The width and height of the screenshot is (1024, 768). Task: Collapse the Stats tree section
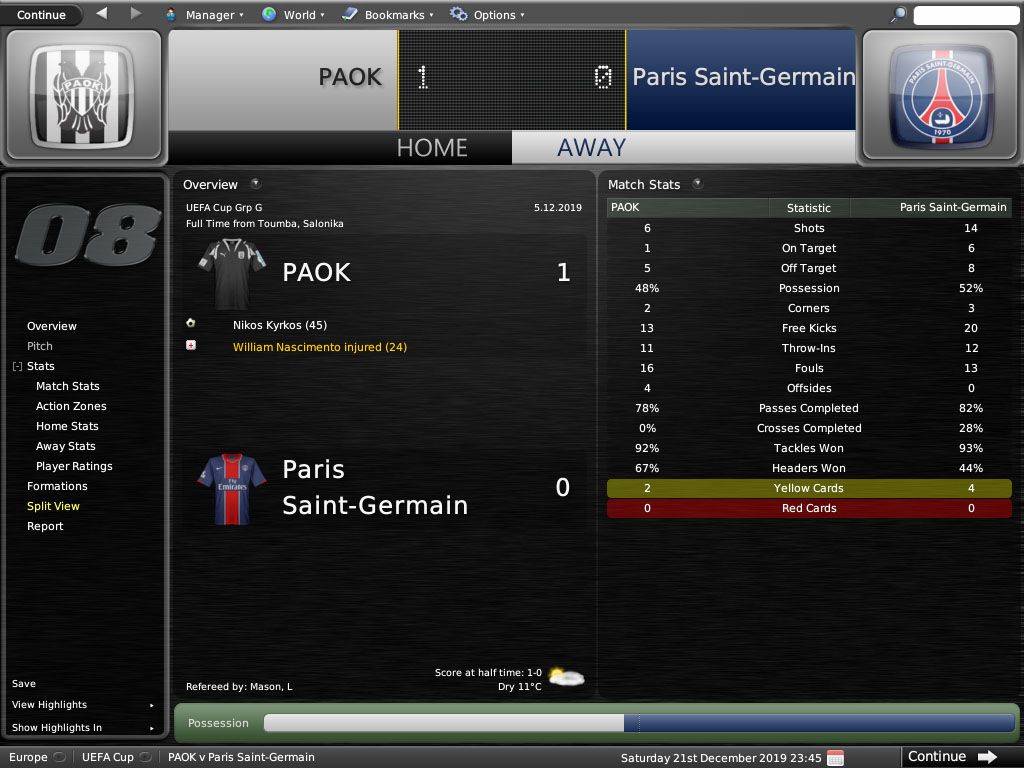point(17,367)
